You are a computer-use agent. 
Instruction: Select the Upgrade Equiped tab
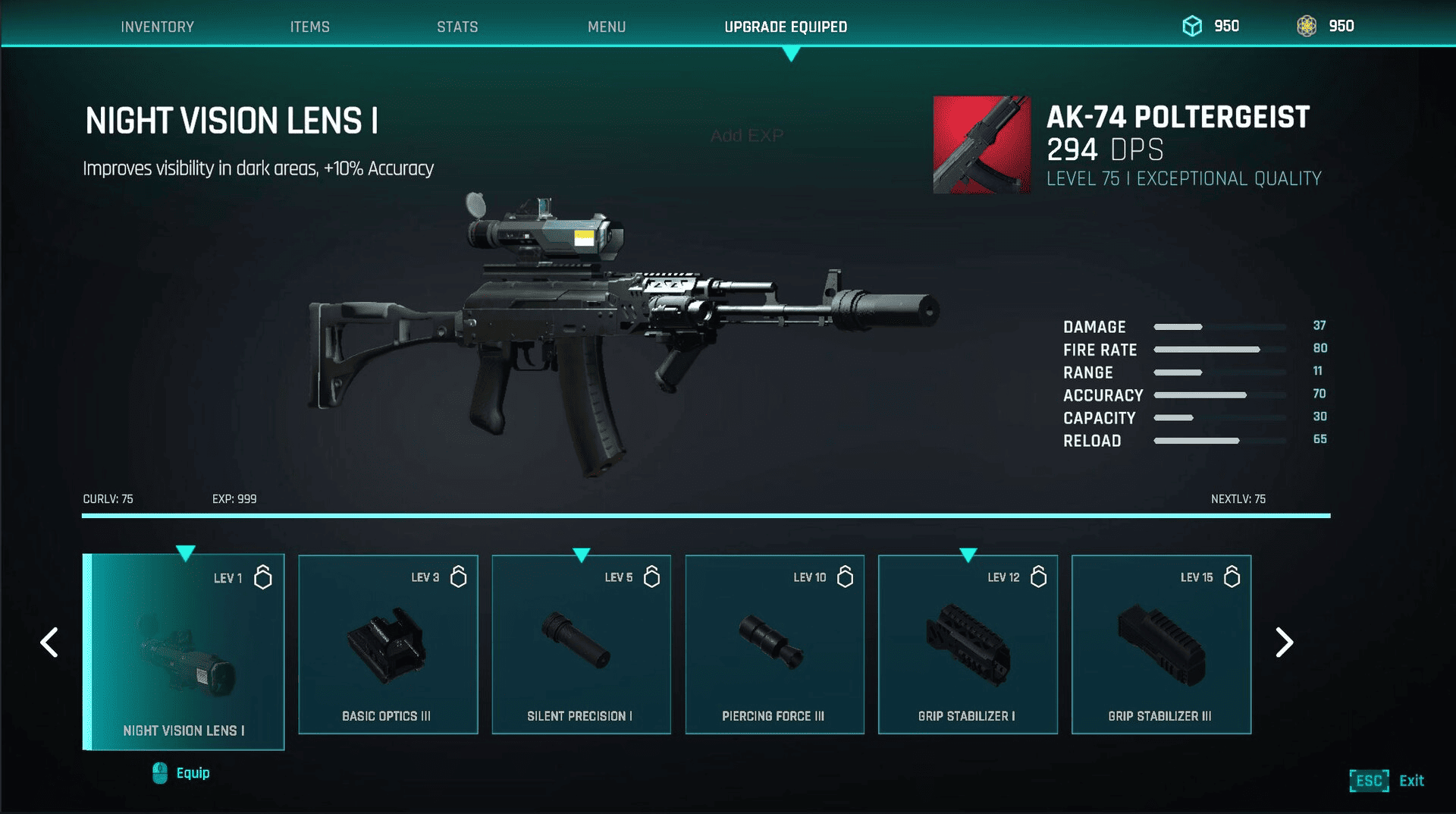pos(786,27)
